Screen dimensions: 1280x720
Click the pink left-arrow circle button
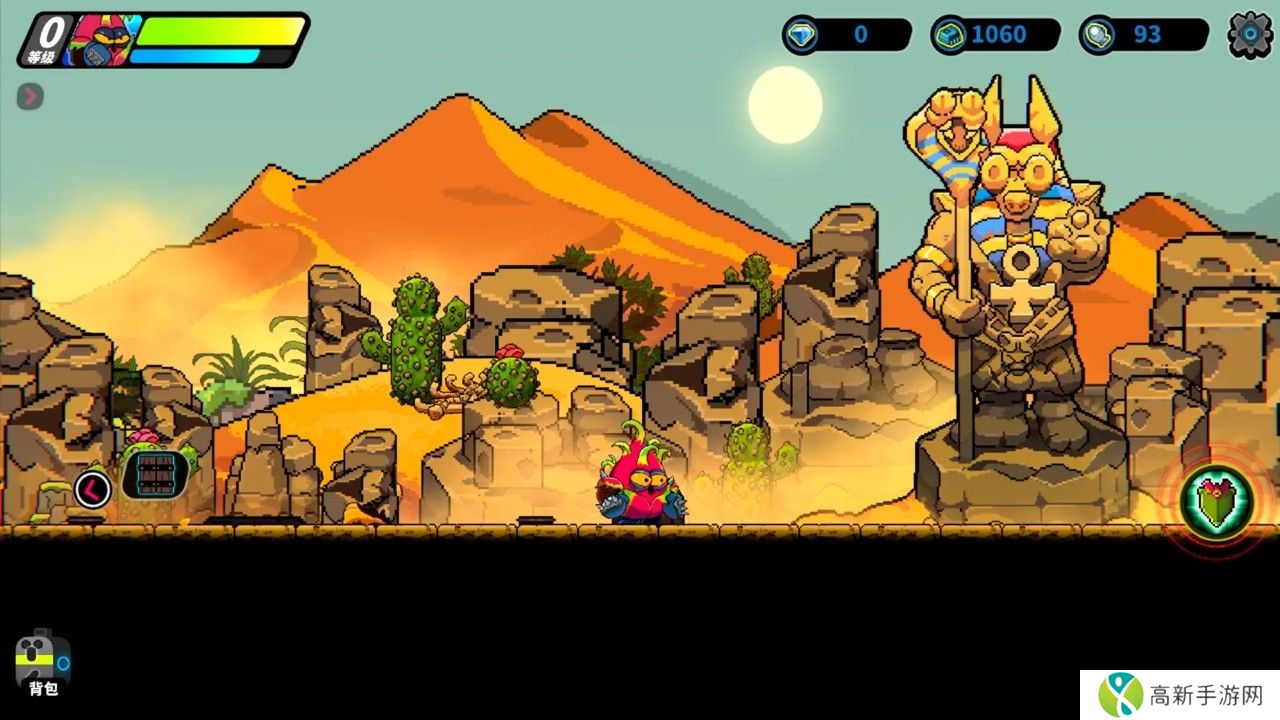[x=93, y=489]
